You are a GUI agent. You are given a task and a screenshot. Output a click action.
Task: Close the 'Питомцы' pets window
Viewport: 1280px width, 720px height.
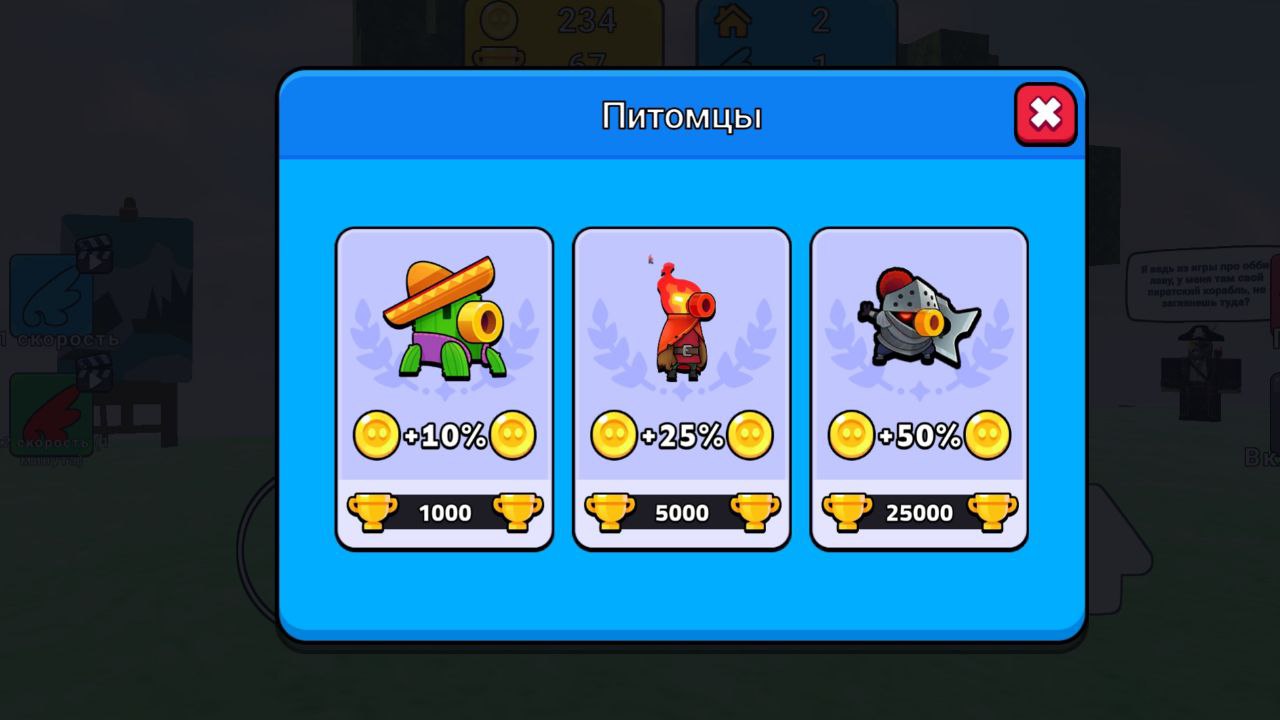[x=1045, y=114]
